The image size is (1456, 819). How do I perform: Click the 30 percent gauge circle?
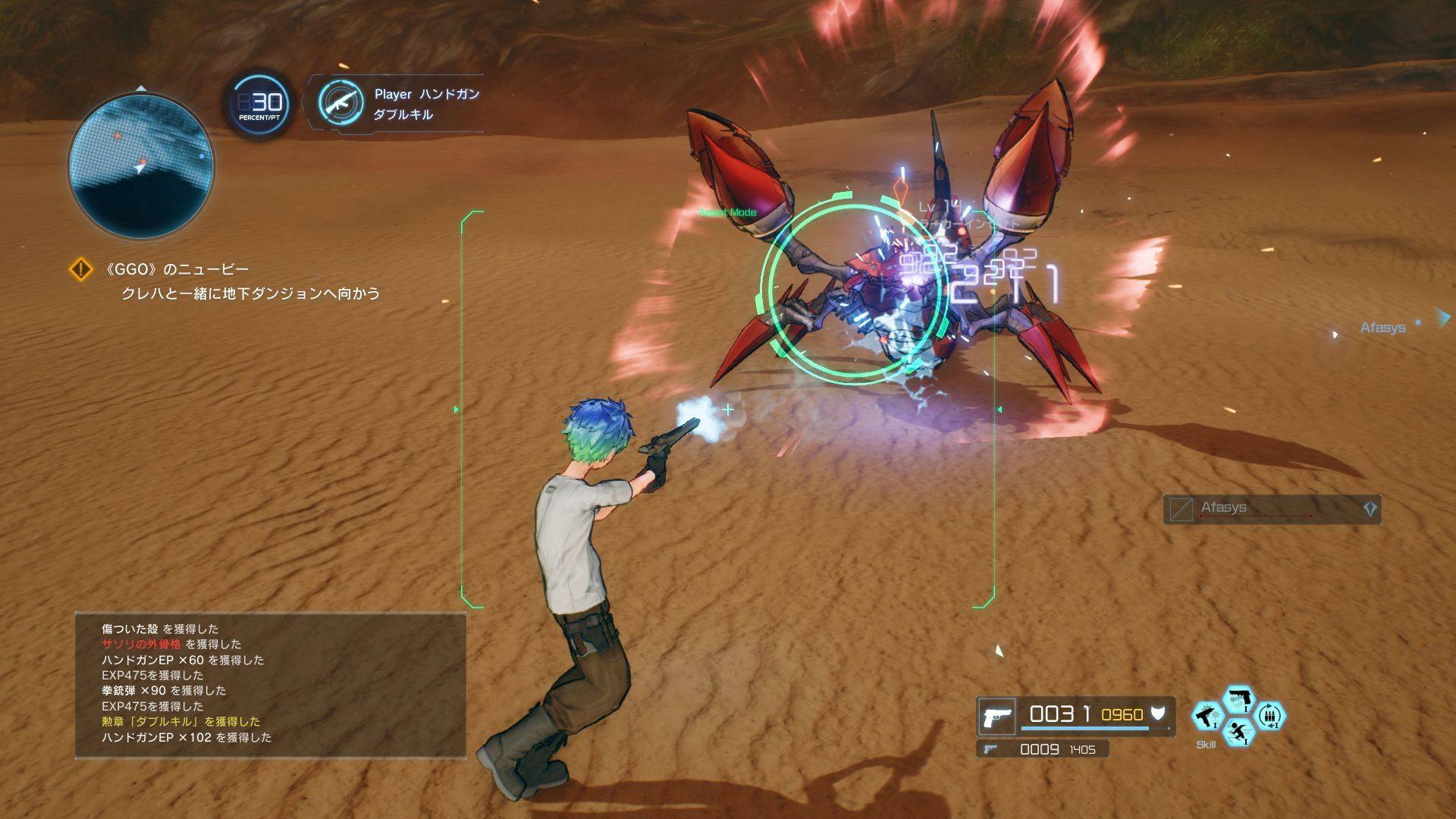(260, 104)
